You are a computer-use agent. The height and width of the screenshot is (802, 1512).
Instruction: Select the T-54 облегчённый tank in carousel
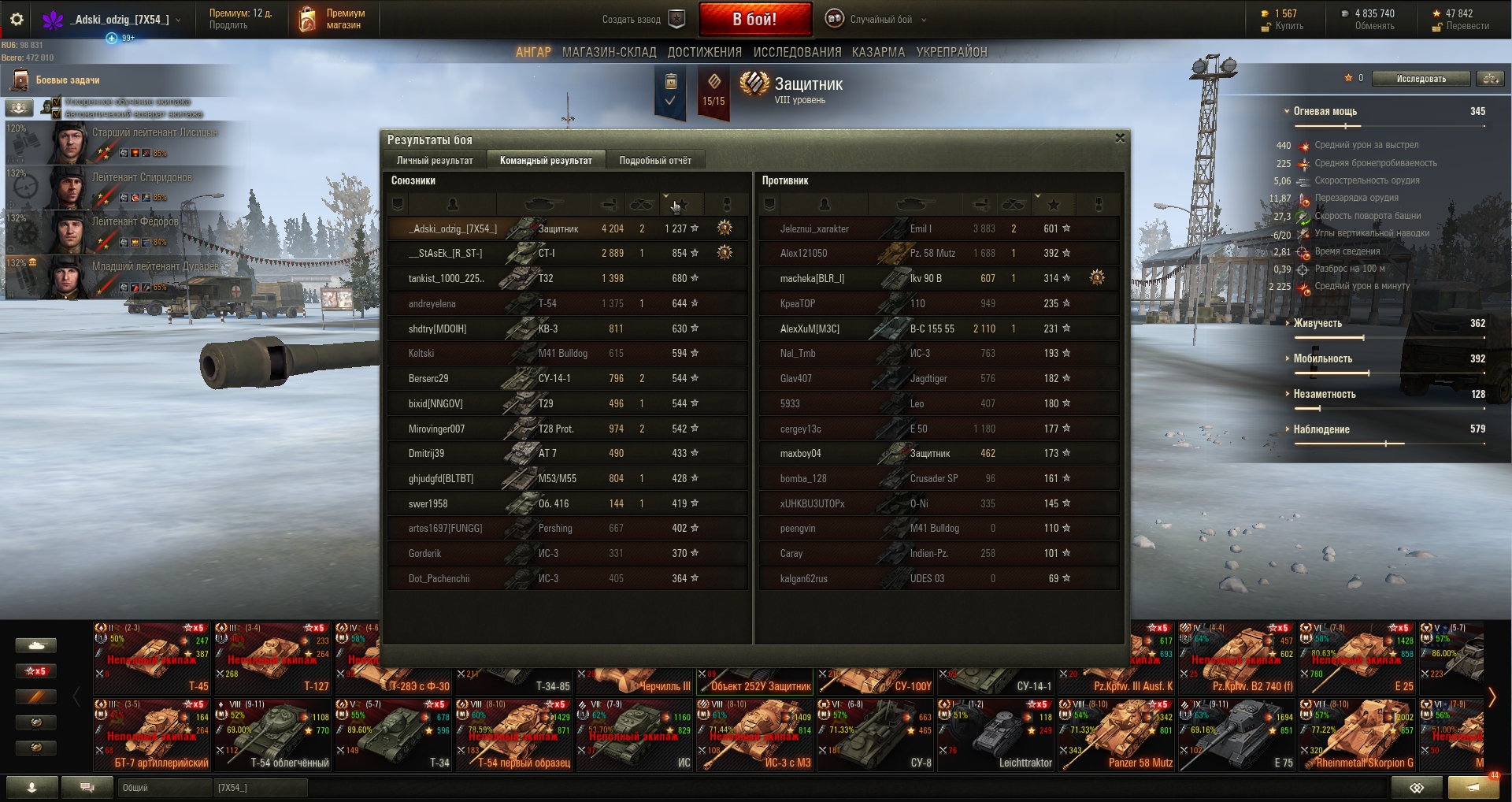273,735
